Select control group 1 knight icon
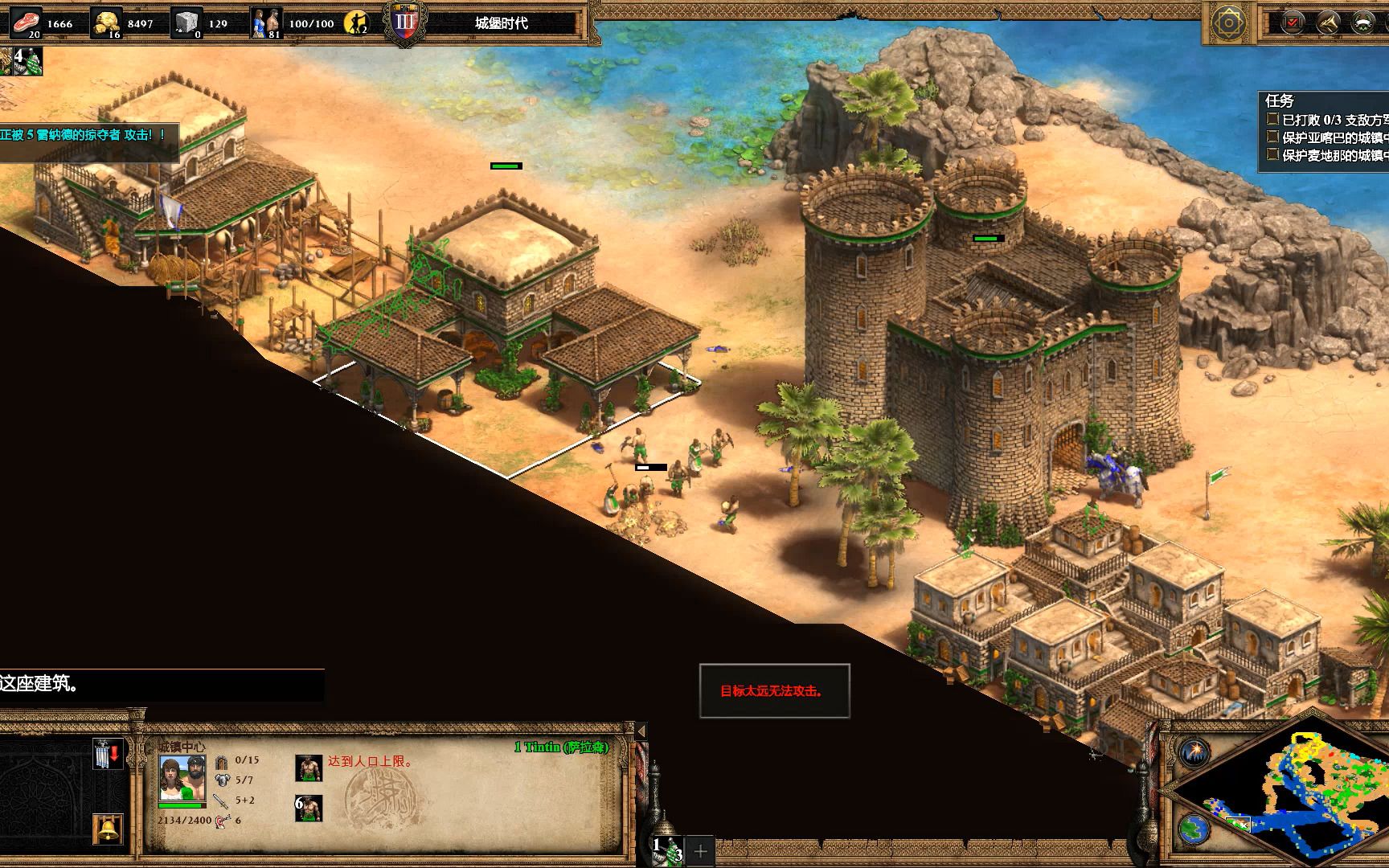Image resolution: width=1389 pixels, height=868 pixels. tap(668, 850)
